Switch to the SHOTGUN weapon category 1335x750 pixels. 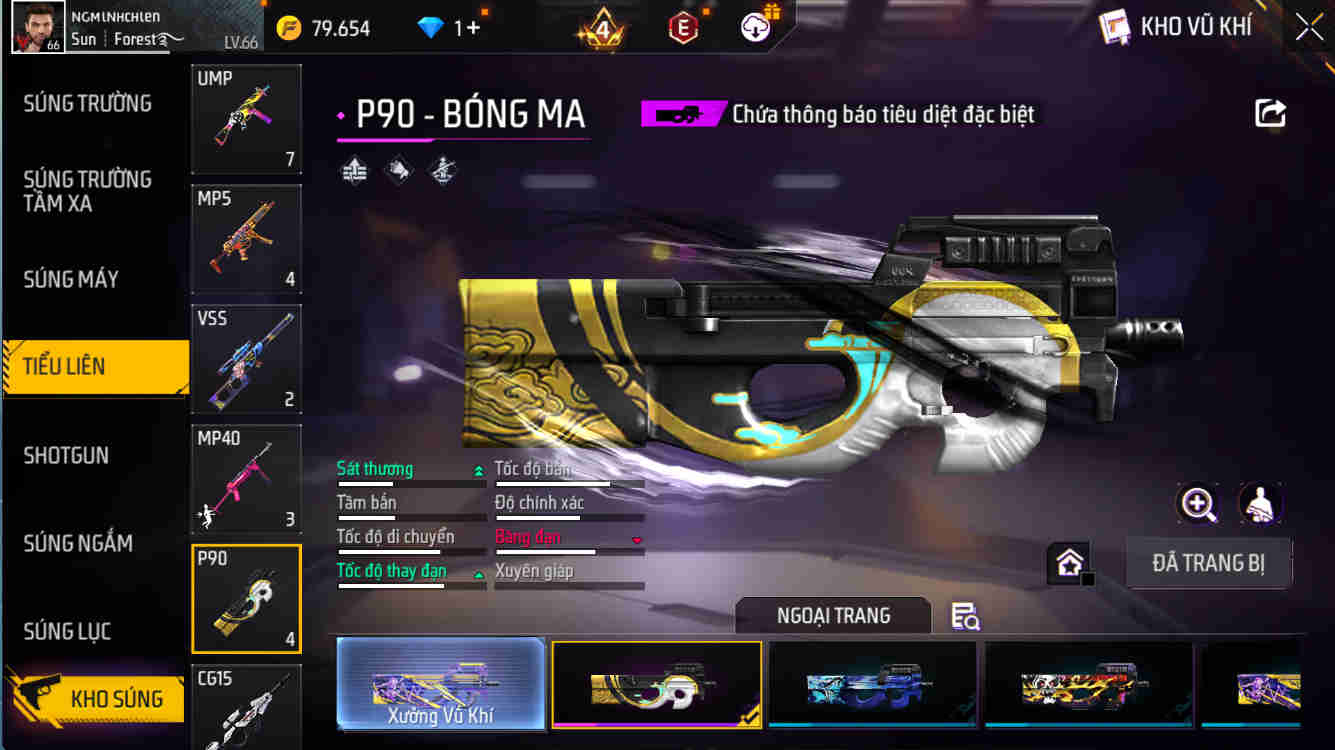click(x=67, y=455)
